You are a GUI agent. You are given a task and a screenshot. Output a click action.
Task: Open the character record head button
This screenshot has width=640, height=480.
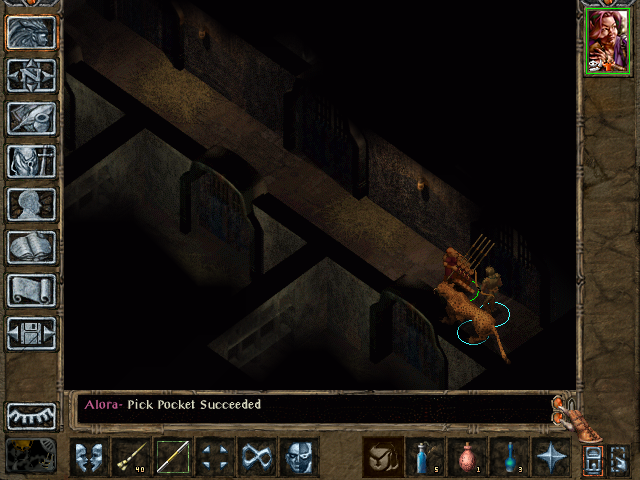(32, 204)
